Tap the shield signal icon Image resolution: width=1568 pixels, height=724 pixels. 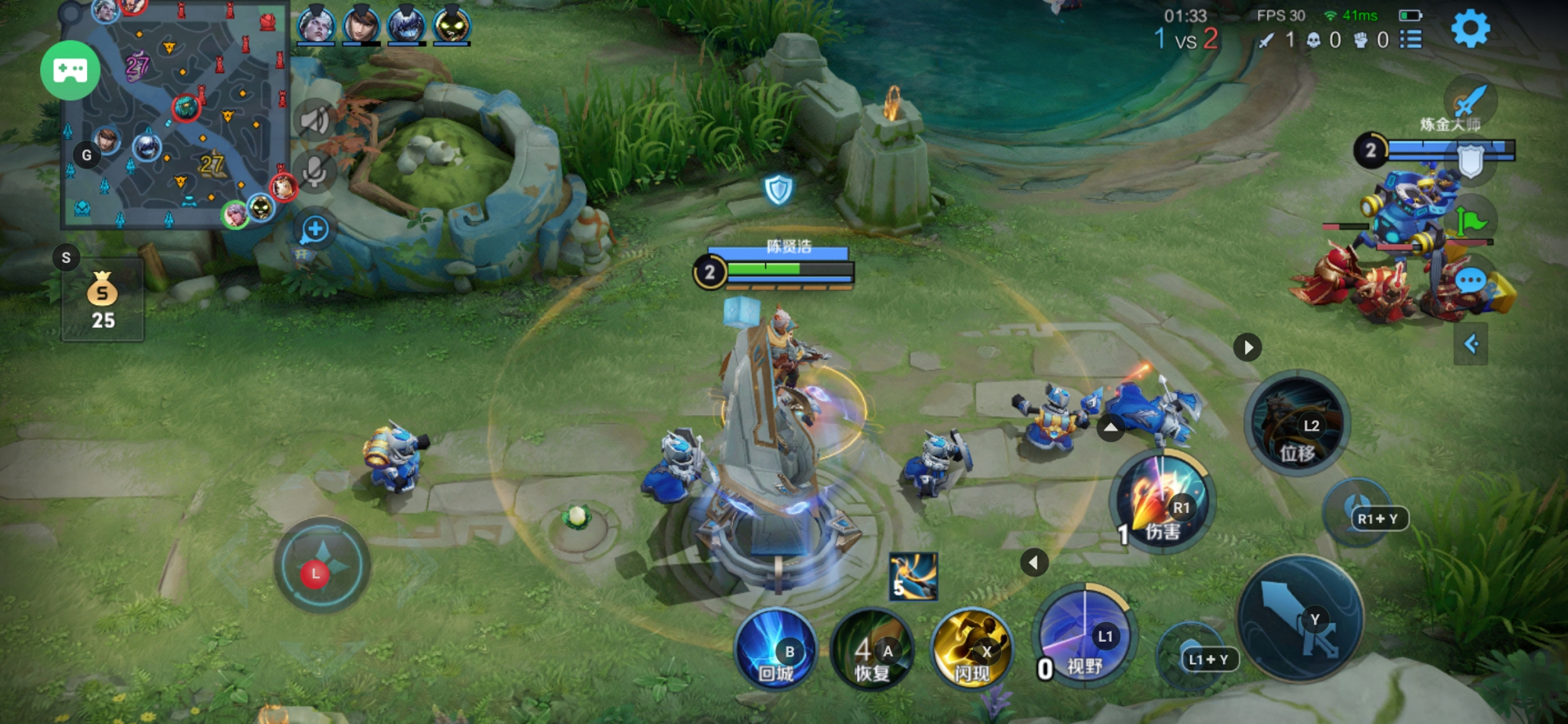pos(1471,162)
